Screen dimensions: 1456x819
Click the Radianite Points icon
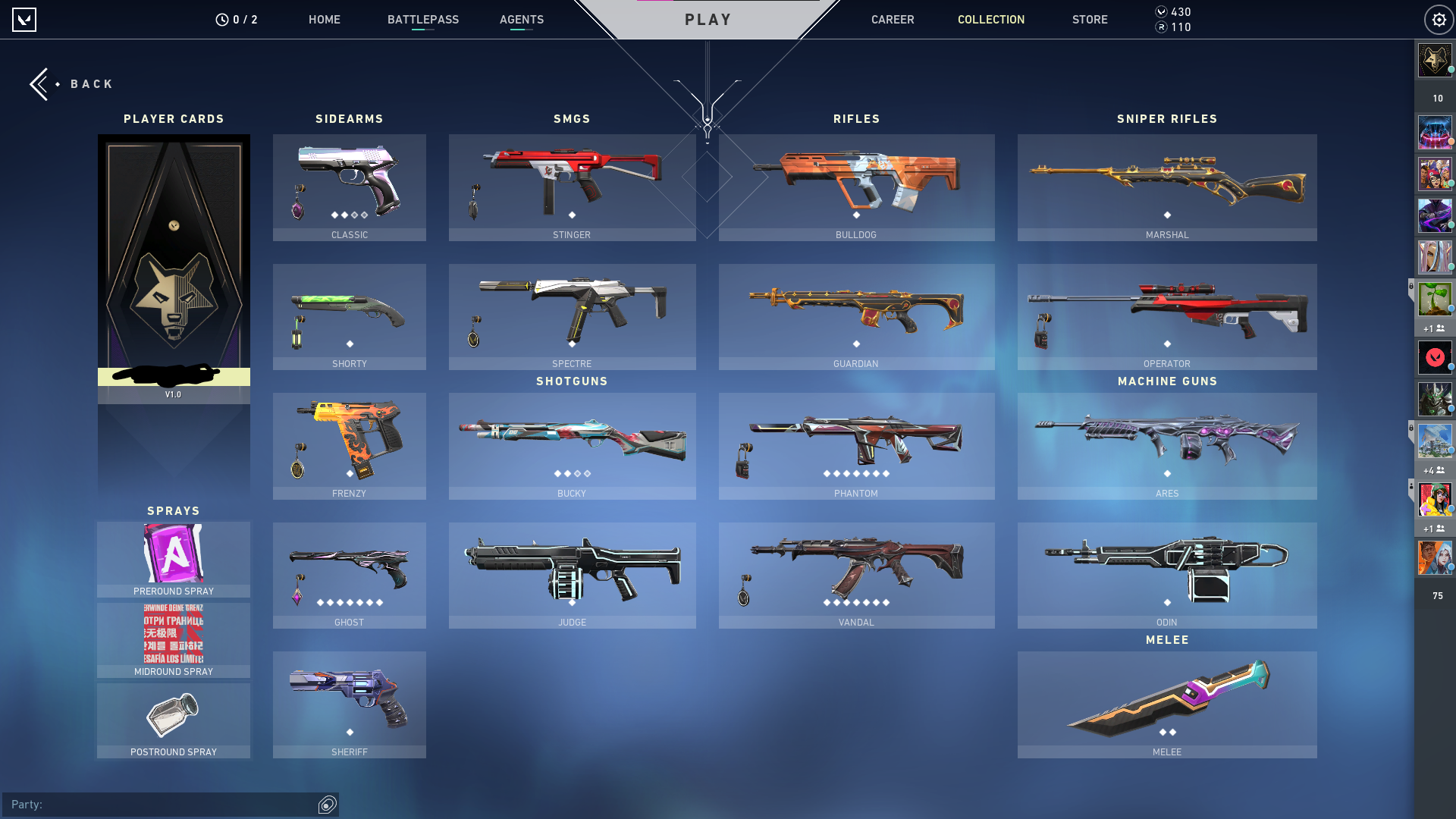1159,27
